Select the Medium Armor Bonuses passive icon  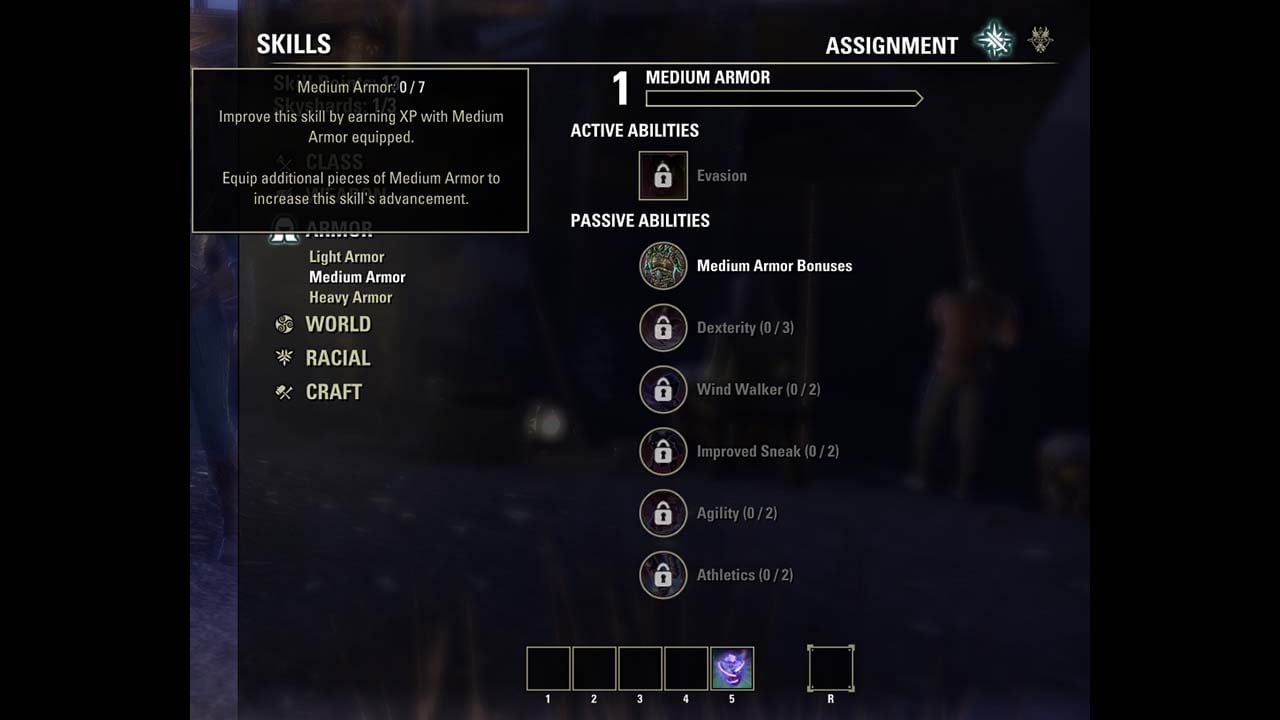pos(663,266)
